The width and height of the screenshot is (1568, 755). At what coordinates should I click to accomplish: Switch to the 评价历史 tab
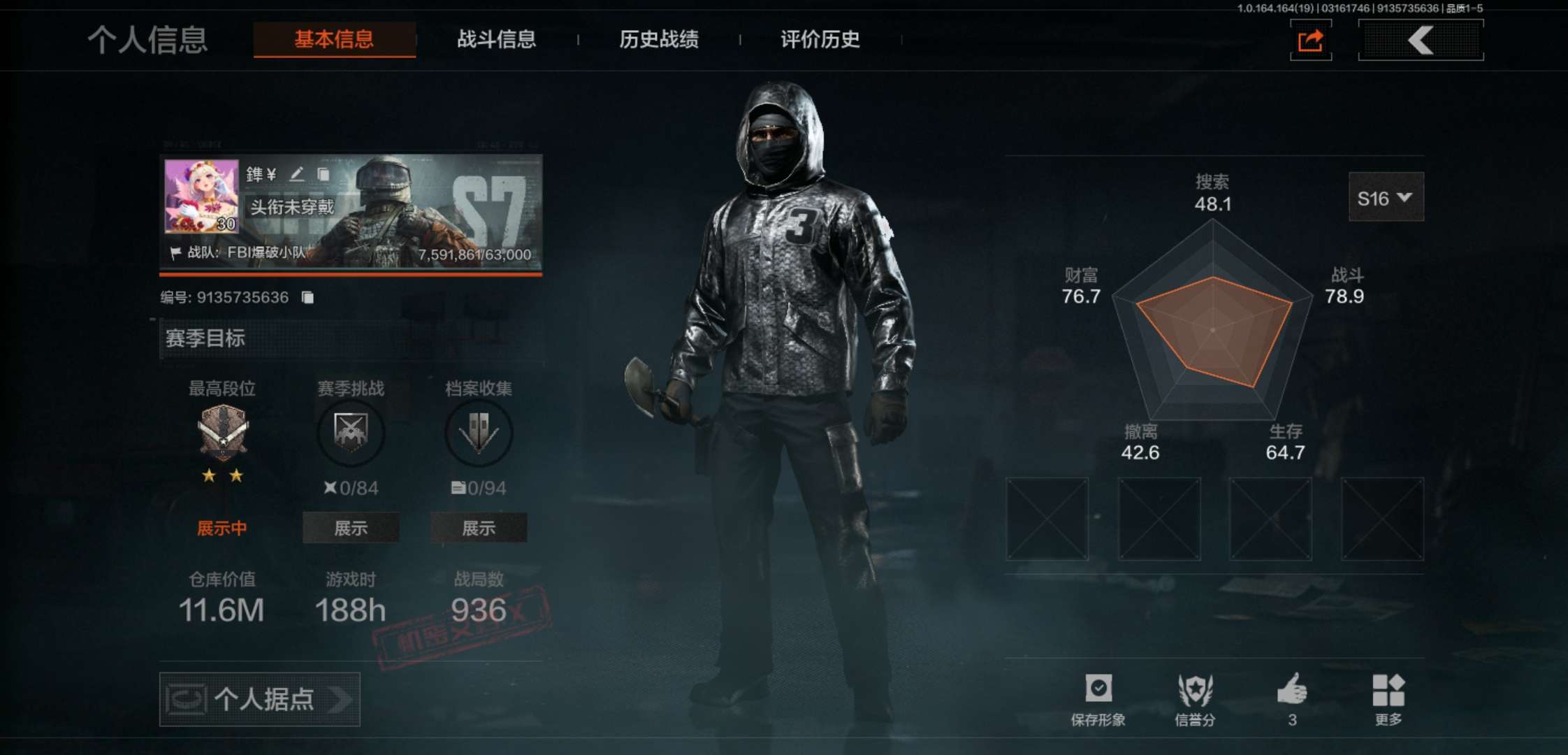[819, 40]
